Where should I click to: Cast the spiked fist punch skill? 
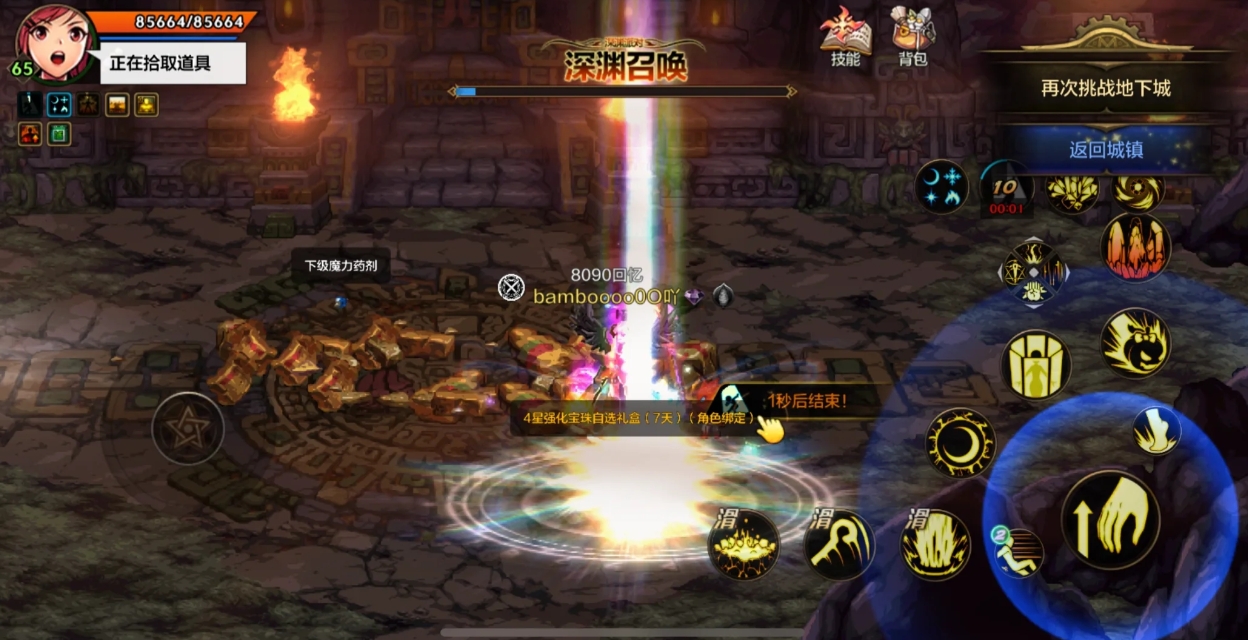[1135, 343]
